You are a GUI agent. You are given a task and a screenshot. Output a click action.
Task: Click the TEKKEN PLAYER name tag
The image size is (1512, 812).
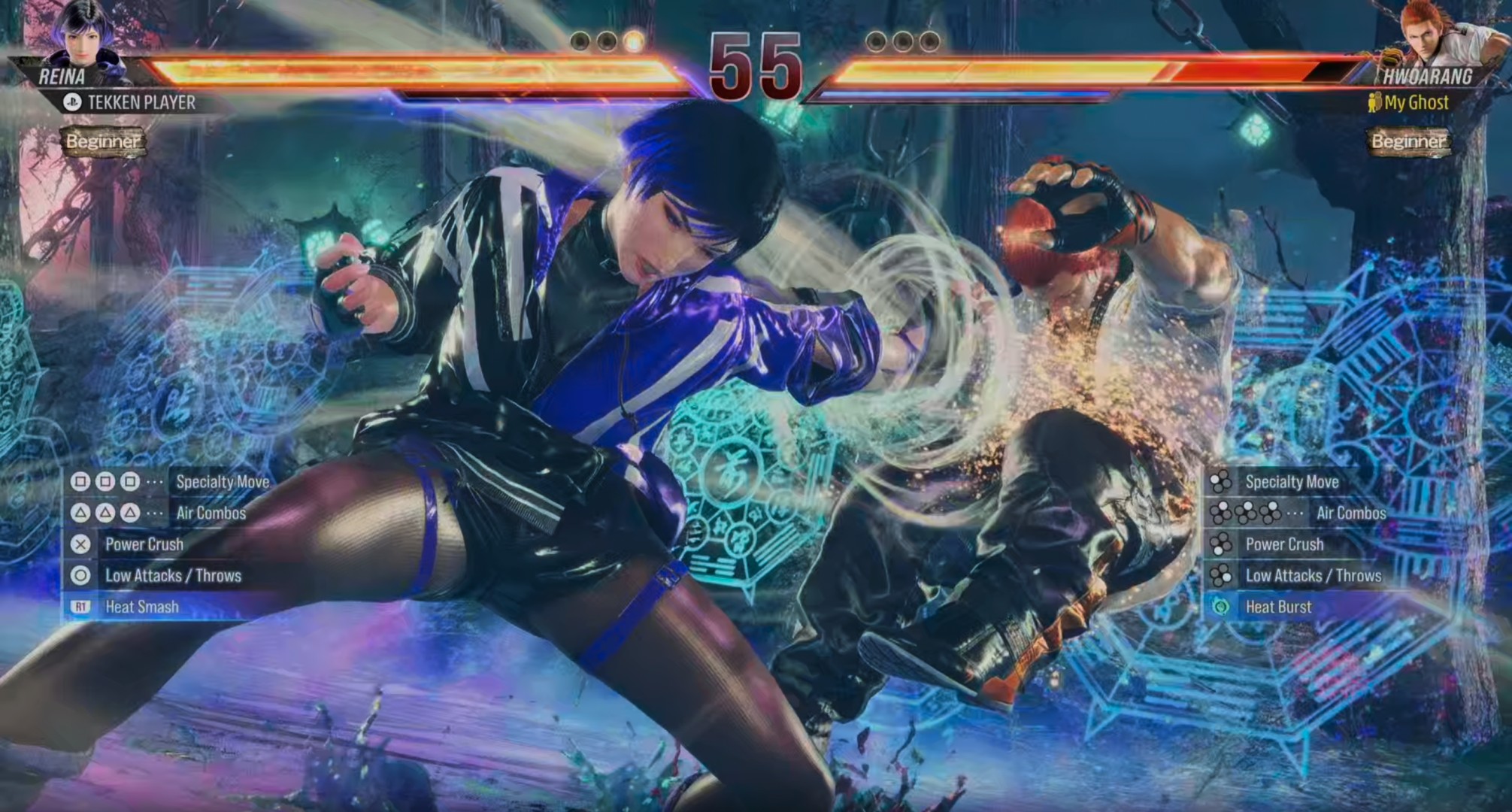tap(141, 102)
